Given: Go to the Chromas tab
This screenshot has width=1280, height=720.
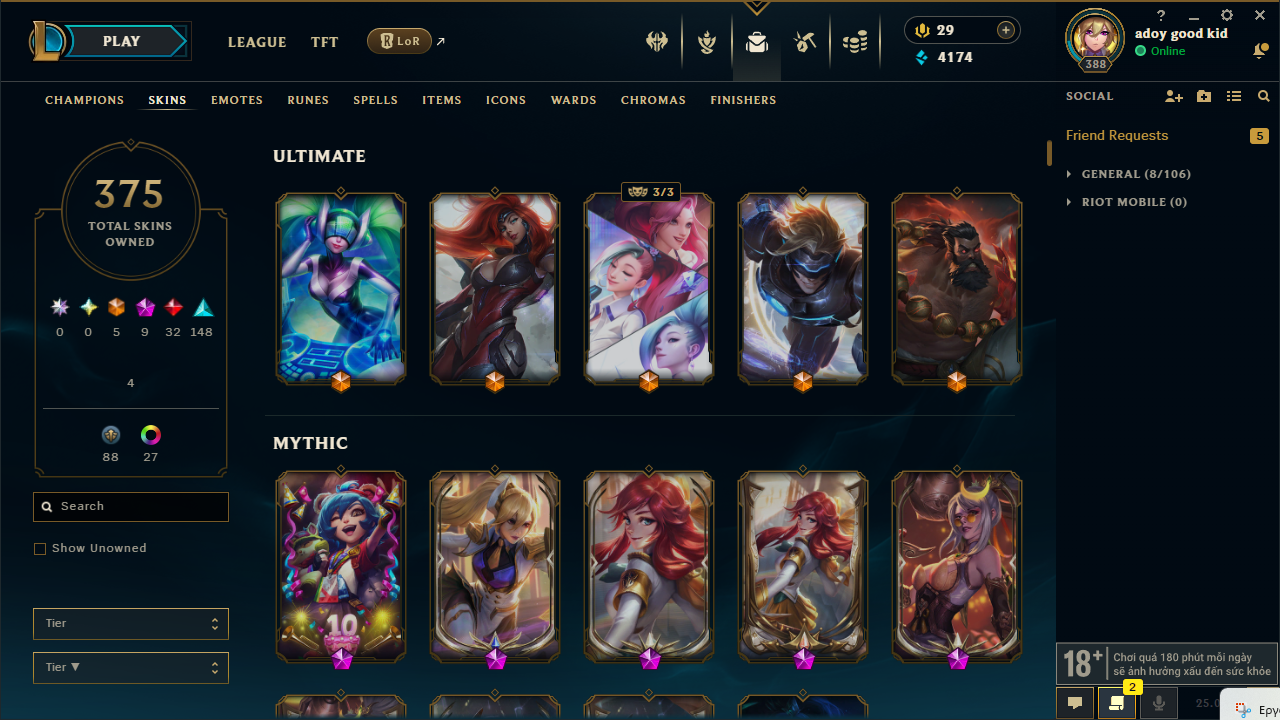Looking at the screenshot, I should coord(653,100).
